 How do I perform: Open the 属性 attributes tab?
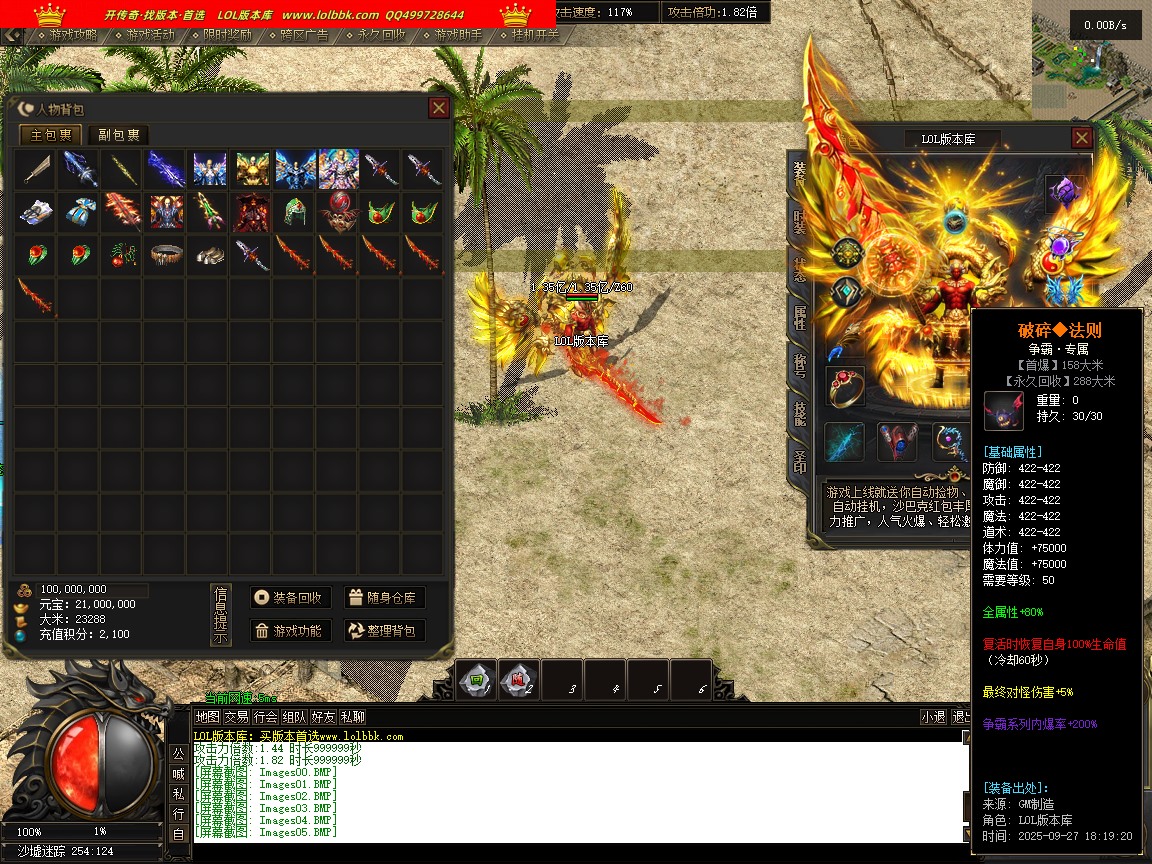(x=800, y=318)
